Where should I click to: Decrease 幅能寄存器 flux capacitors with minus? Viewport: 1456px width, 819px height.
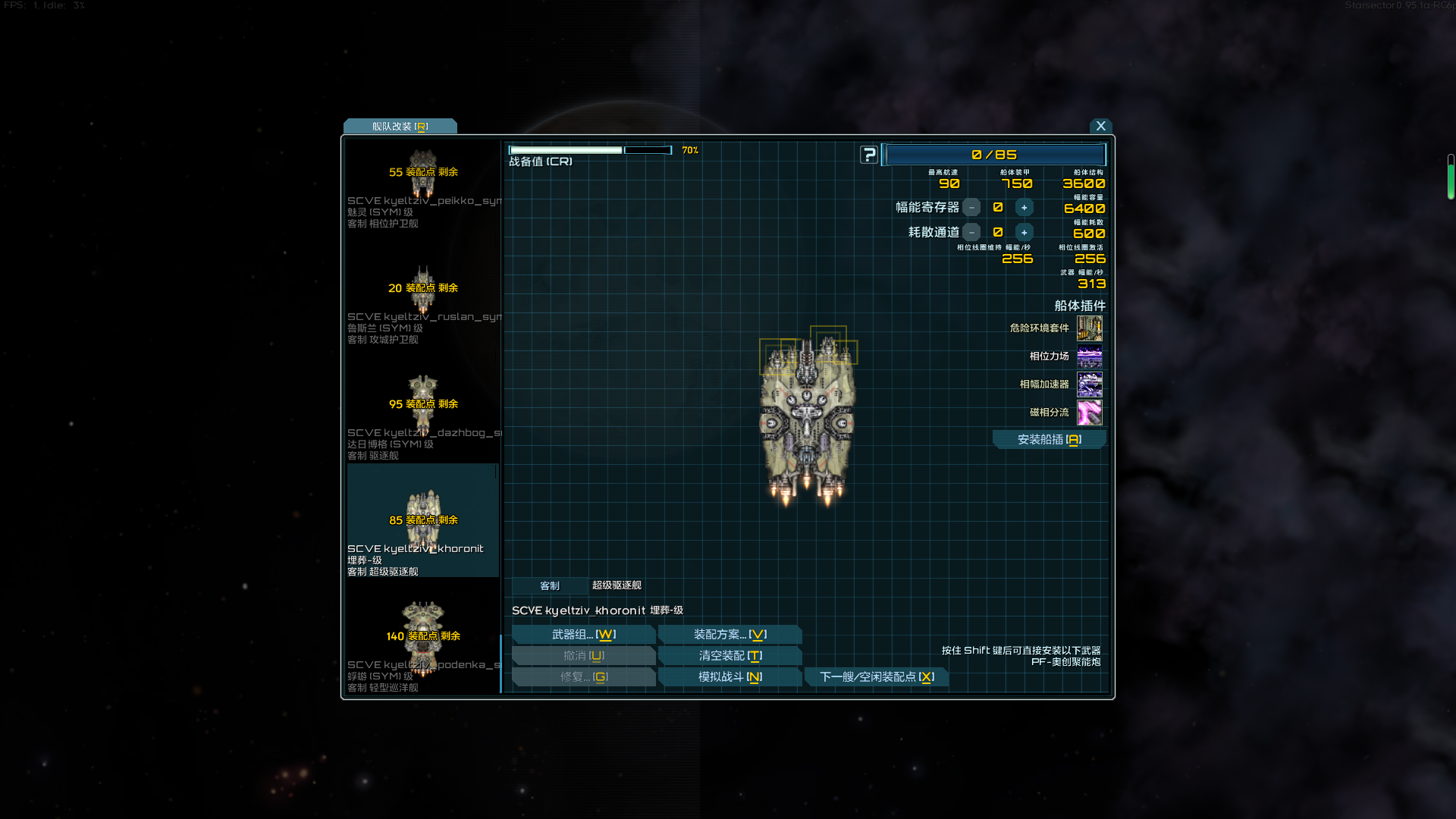(971, 208)
